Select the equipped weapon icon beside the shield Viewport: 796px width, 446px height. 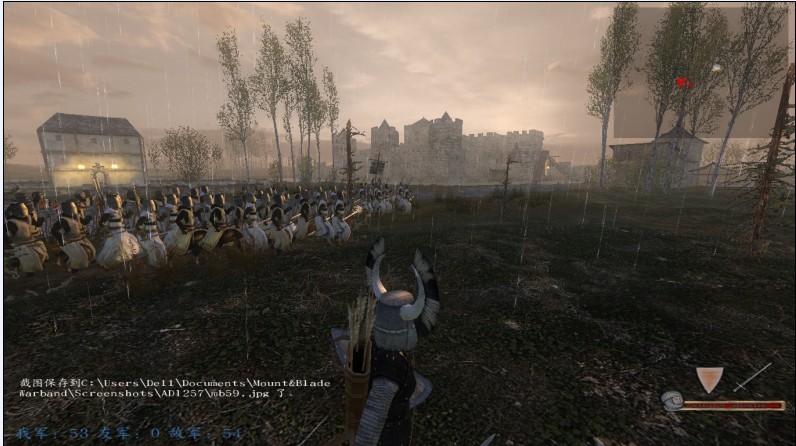coord(752,377)
